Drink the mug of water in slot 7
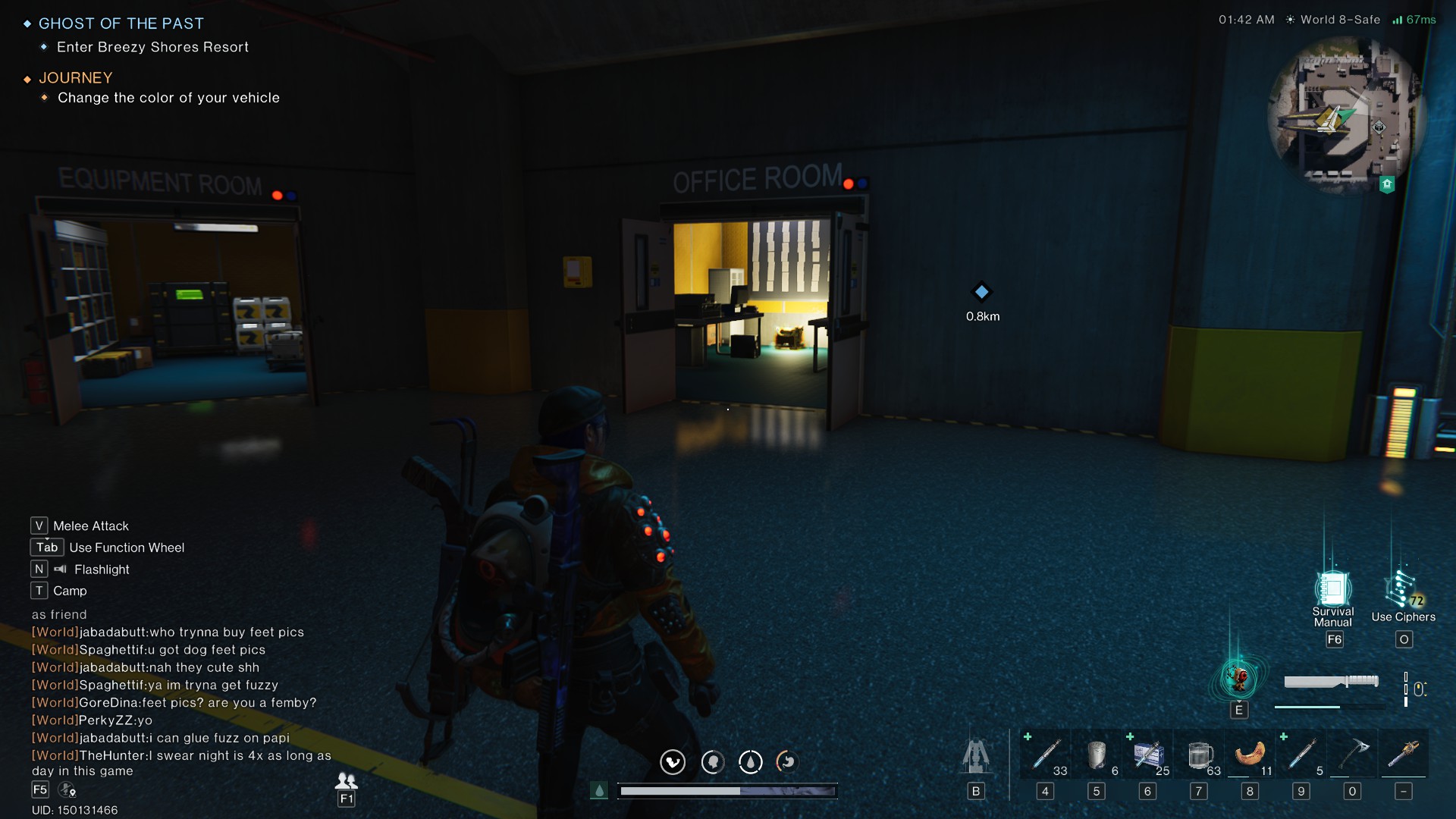The width and height of the screenshot is (1456, 819). point(1199,755)
